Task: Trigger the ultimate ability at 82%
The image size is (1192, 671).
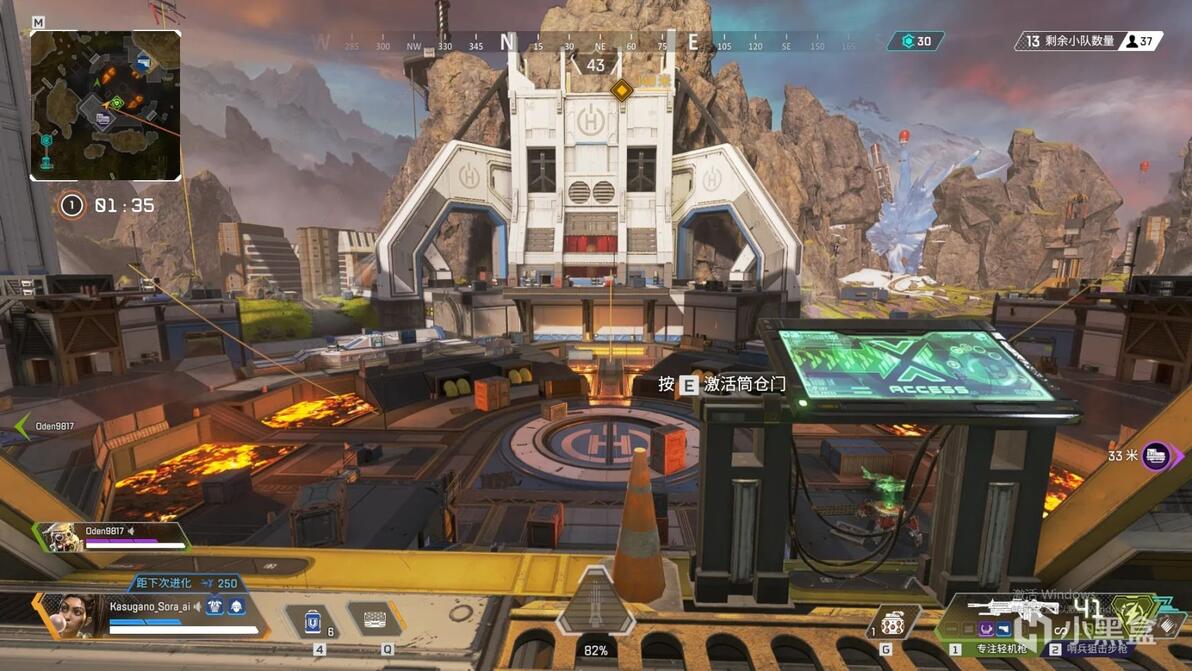Action: 596,605
